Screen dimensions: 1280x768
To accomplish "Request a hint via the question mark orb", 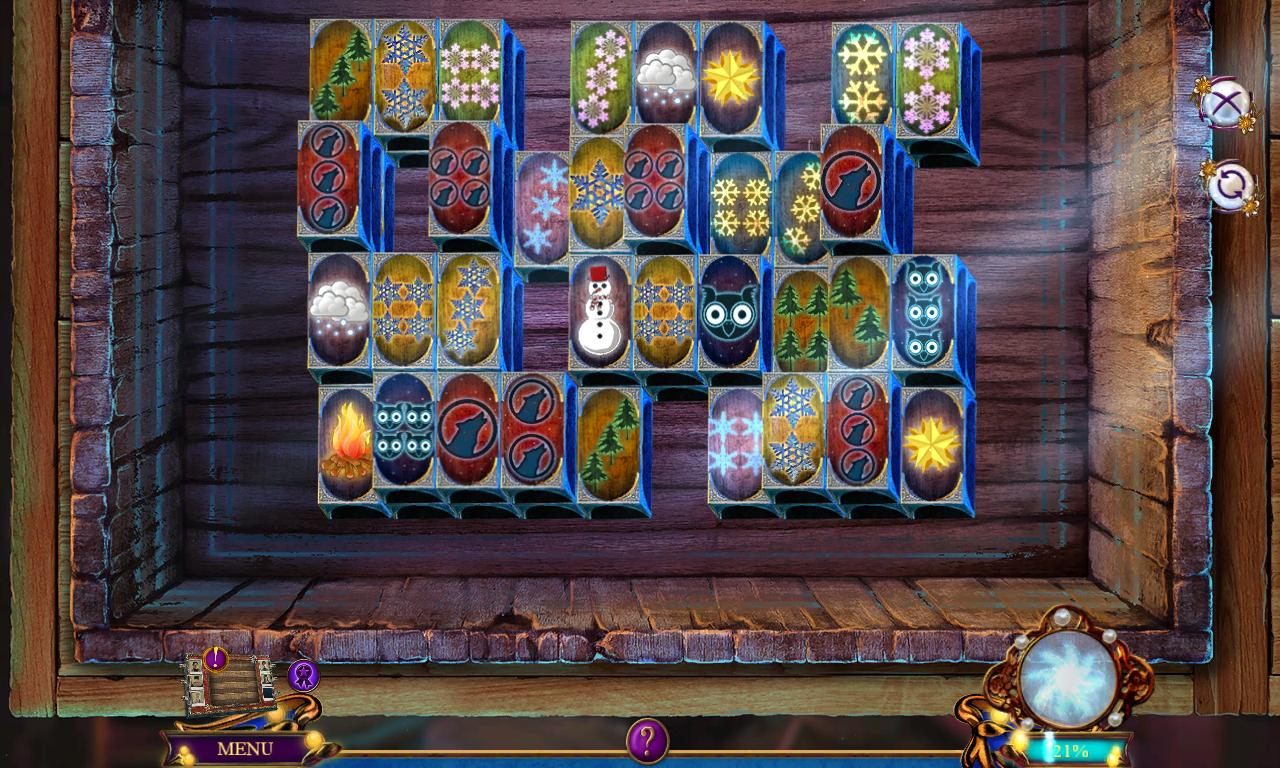I will (x=646, y=741).
